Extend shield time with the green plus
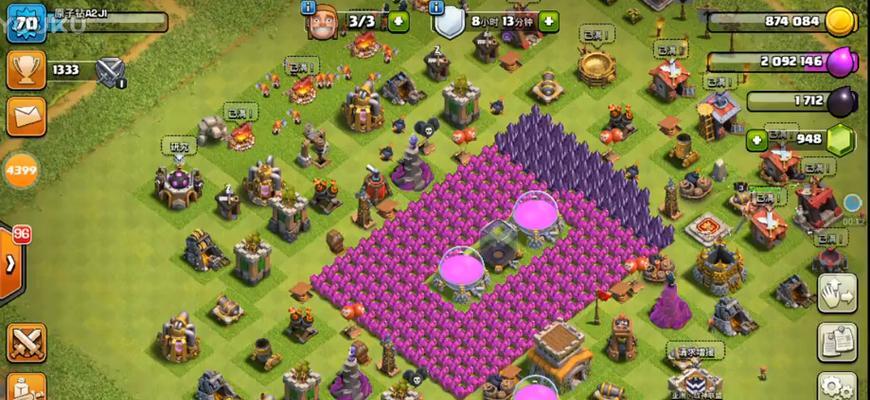The width and height of the screenshot is (870, 400). point(548,21)
